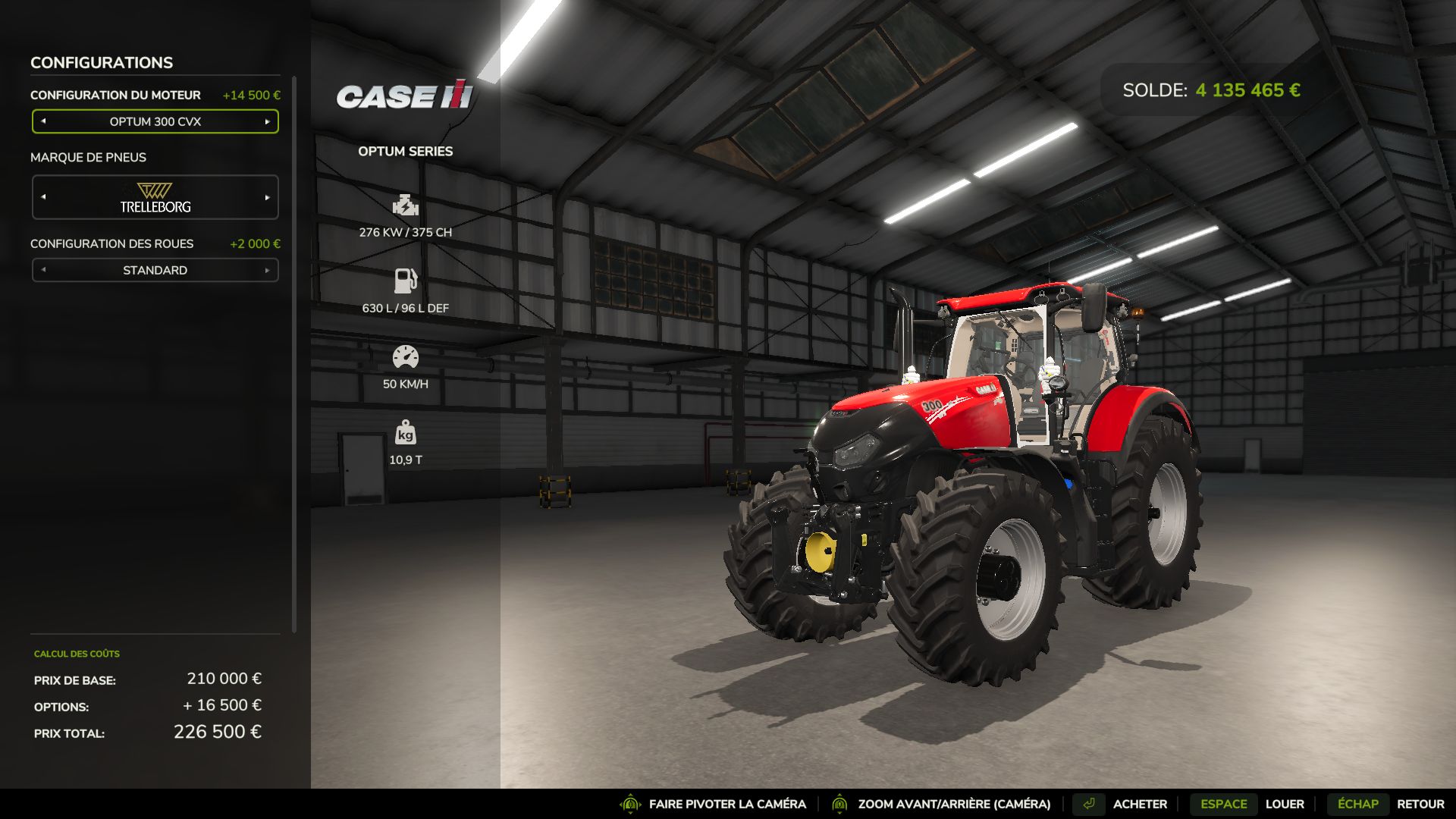Click the Trelleborg tire brand selector
Viewport: 1456px width, 819px height.
click(x=155, y=197)
